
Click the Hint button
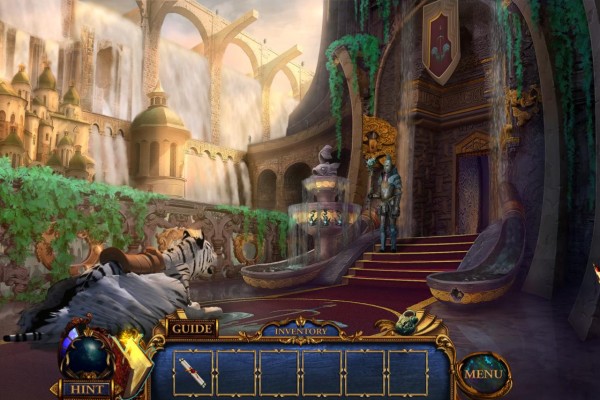click(x=87, y=388)
